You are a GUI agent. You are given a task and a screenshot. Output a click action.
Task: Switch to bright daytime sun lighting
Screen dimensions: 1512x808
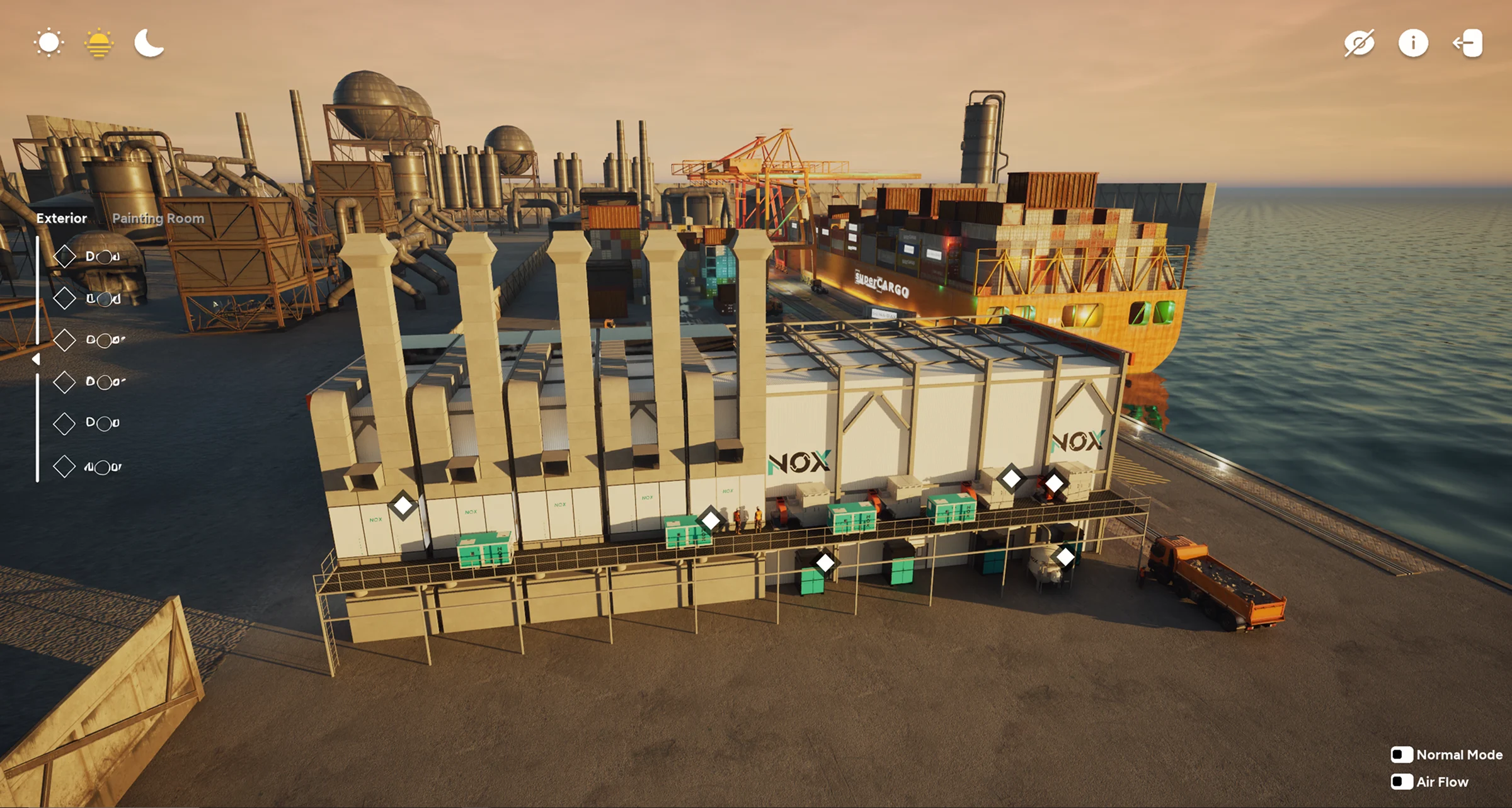49,43
